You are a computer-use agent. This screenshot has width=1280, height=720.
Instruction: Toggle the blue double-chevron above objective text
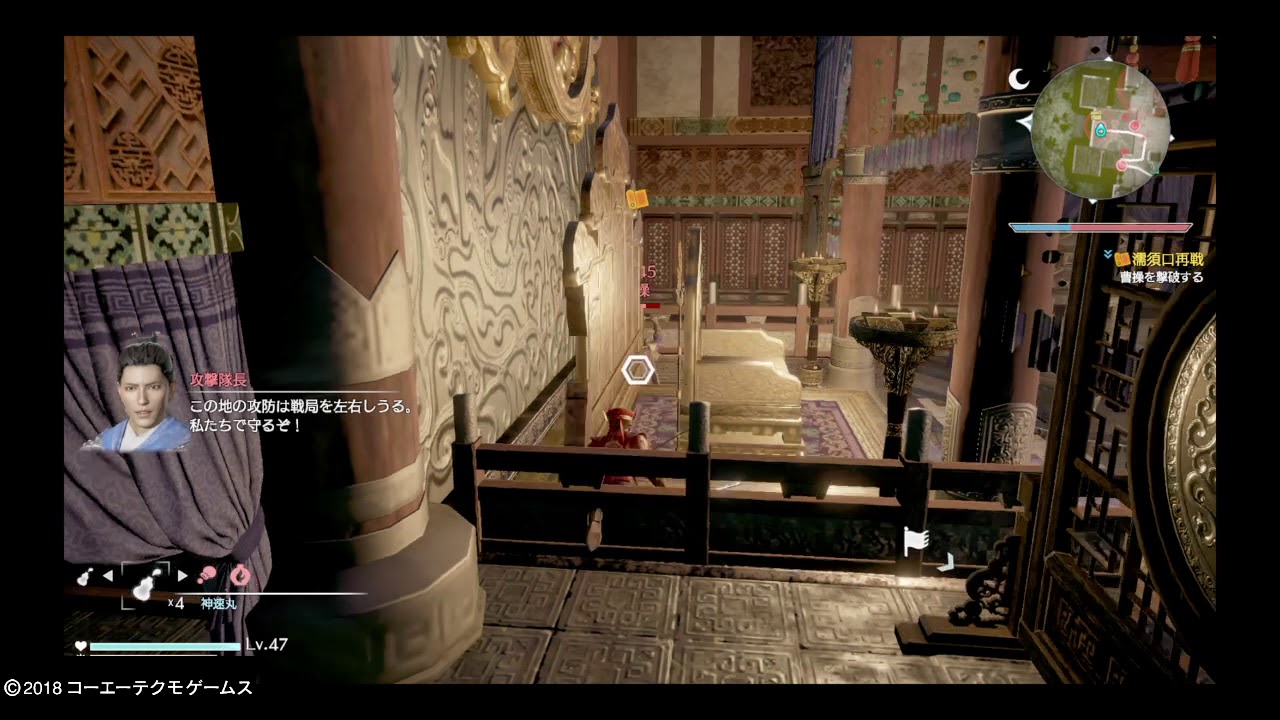pyautogui.click(x=1108, y=252)
